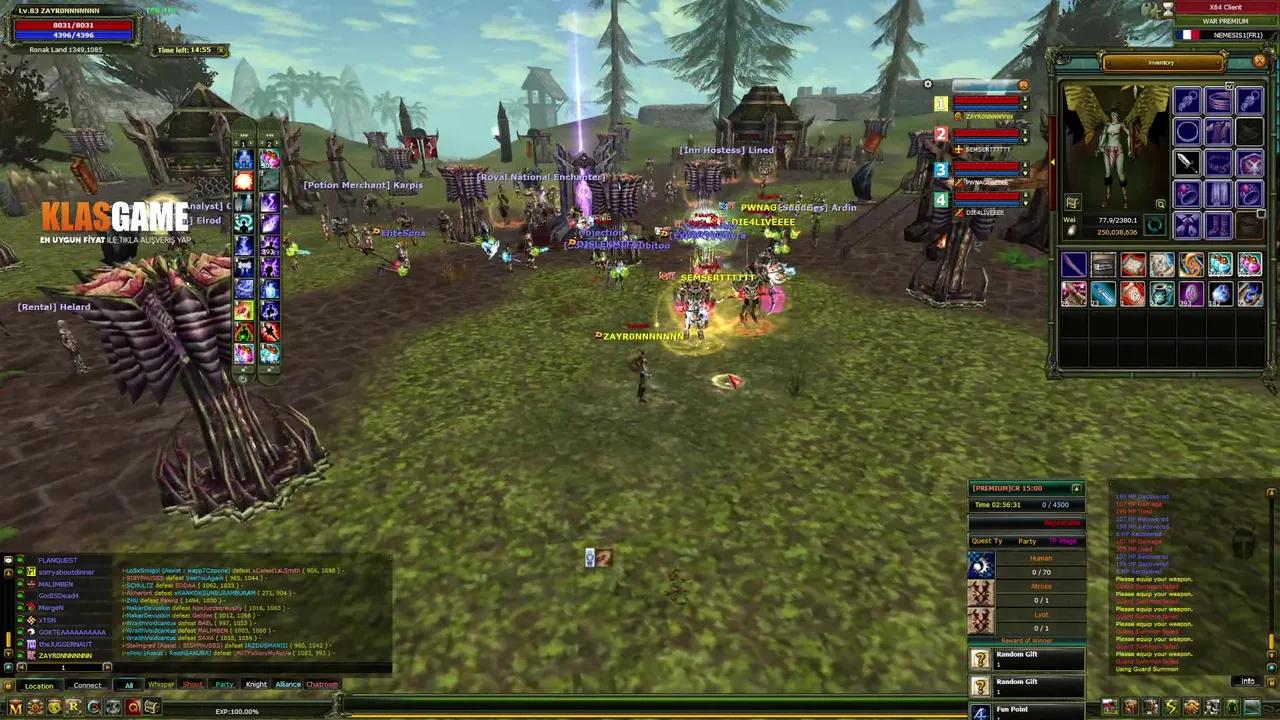Show the Alliance chat tab
1280x720 pixels.
click(x=288, y=685)
